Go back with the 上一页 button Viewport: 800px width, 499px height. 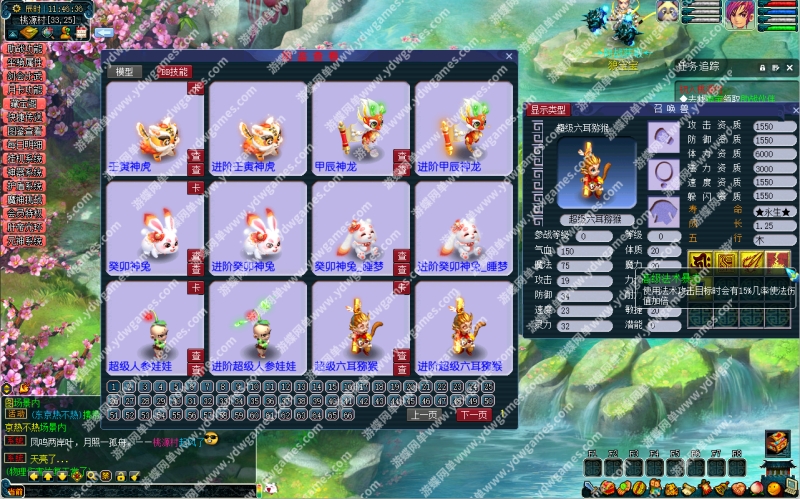coord(423,414)
